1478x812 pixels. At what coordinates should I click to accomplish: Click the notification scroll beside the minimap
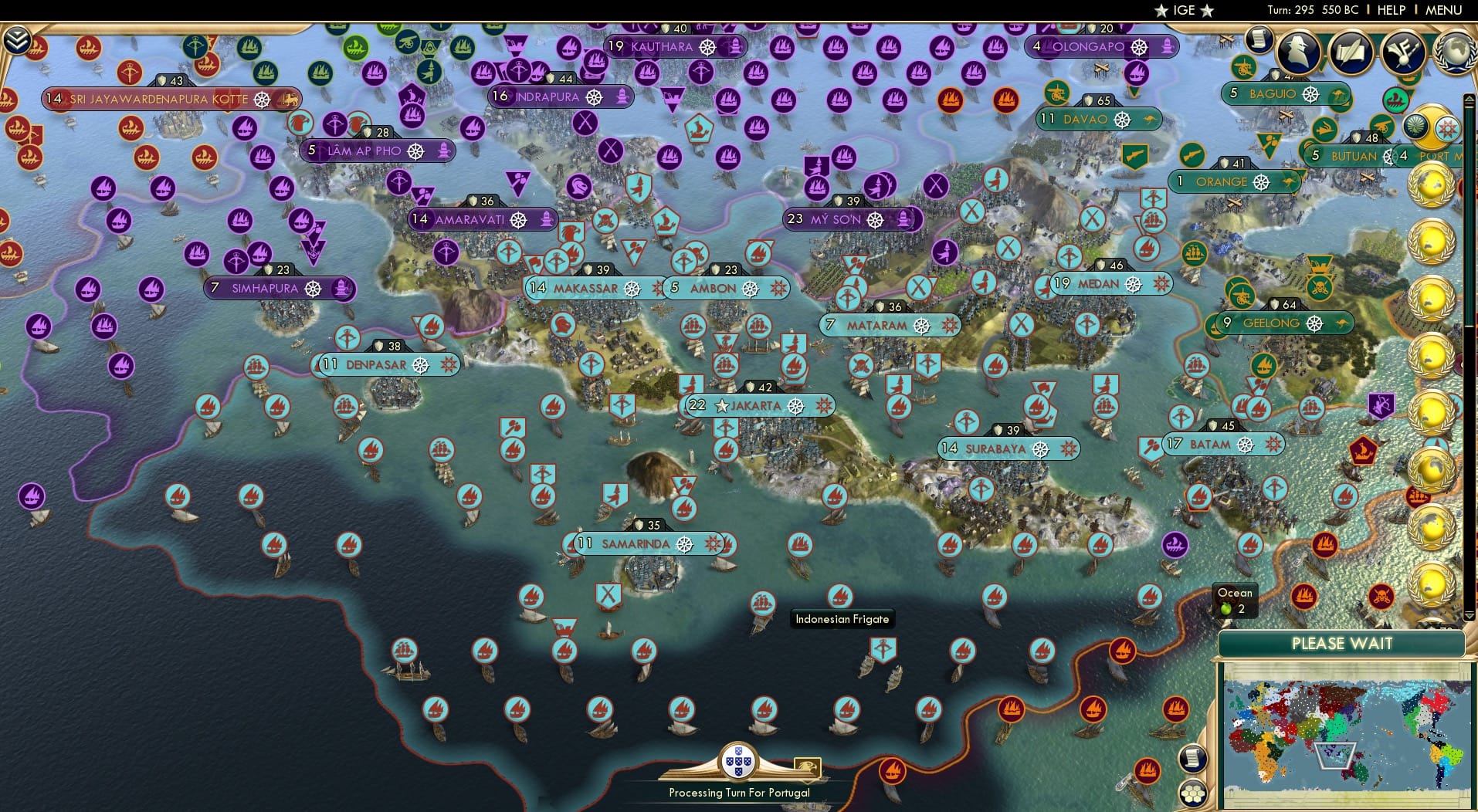(1193, 759)
